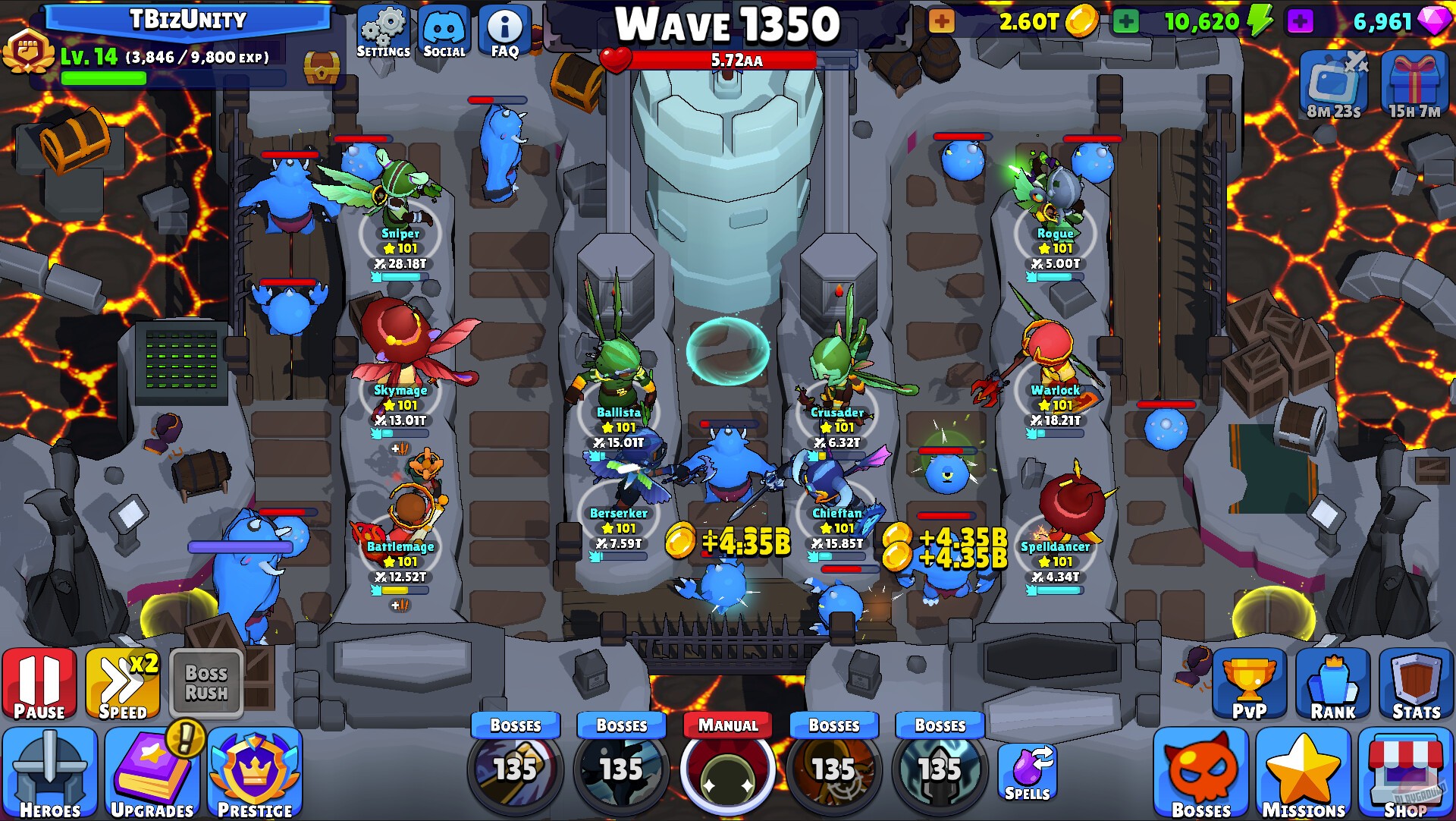Open the Missions star screen

point(1303,770)
